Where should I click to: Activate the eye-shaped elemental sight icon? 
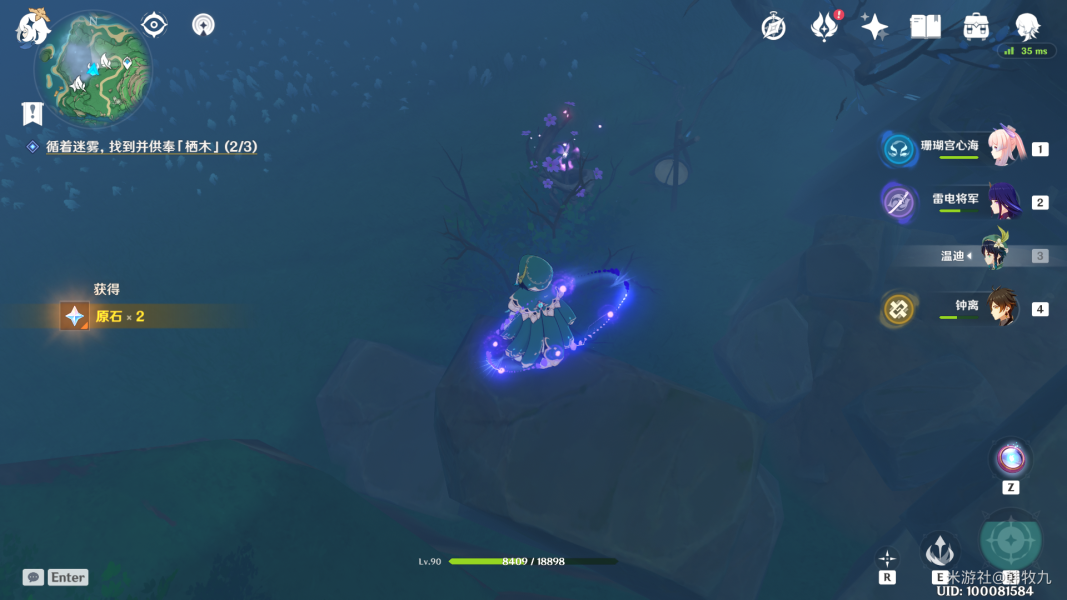pos(154,24)
